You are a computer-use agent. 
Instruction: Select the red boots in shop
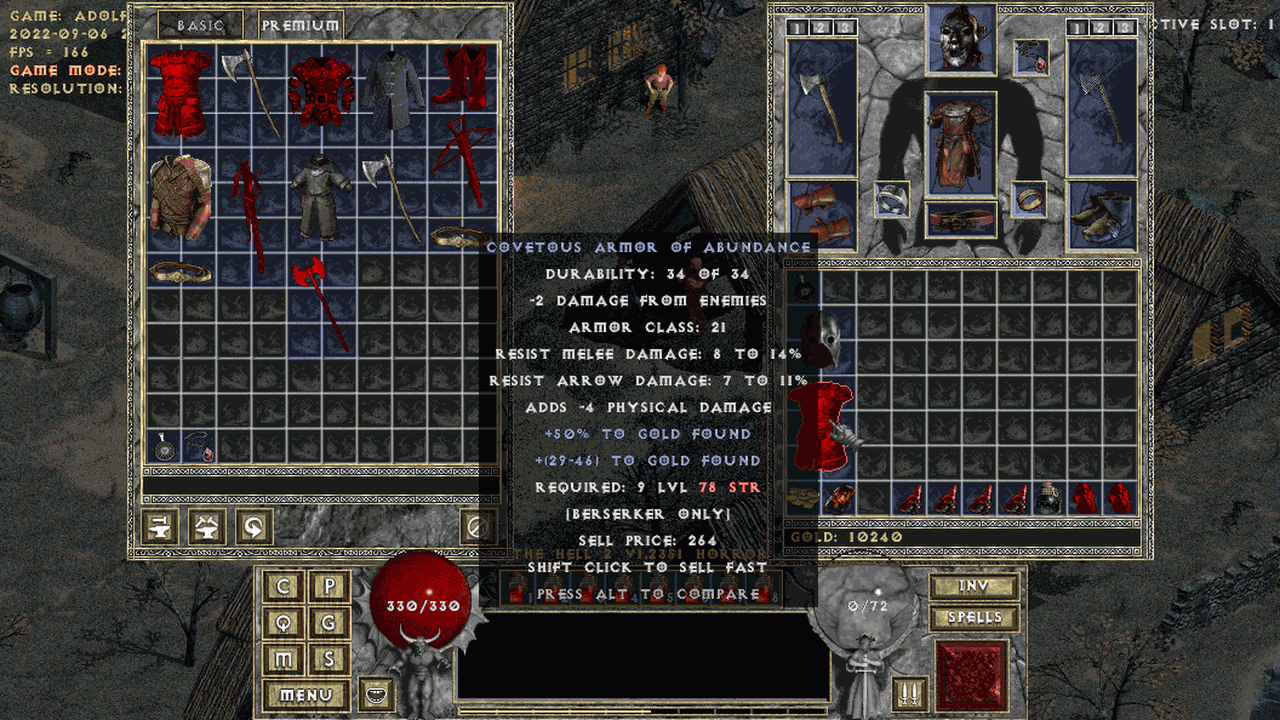463,78
